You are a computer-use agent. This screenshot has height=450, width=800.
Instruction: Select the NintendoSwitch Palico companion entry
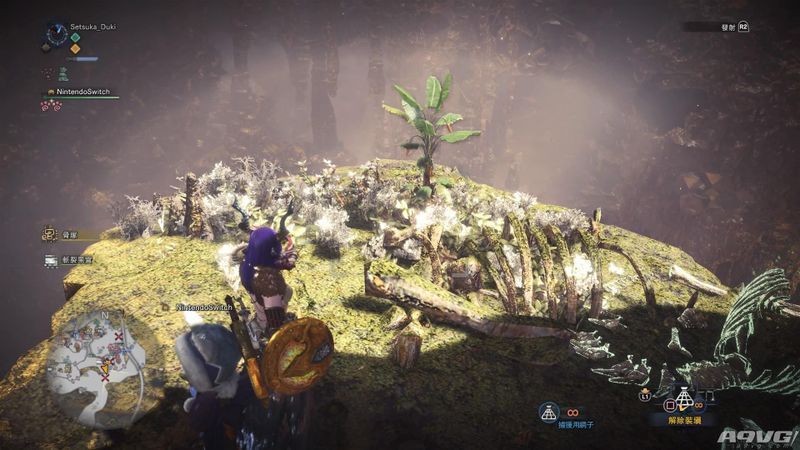(80, 91)
